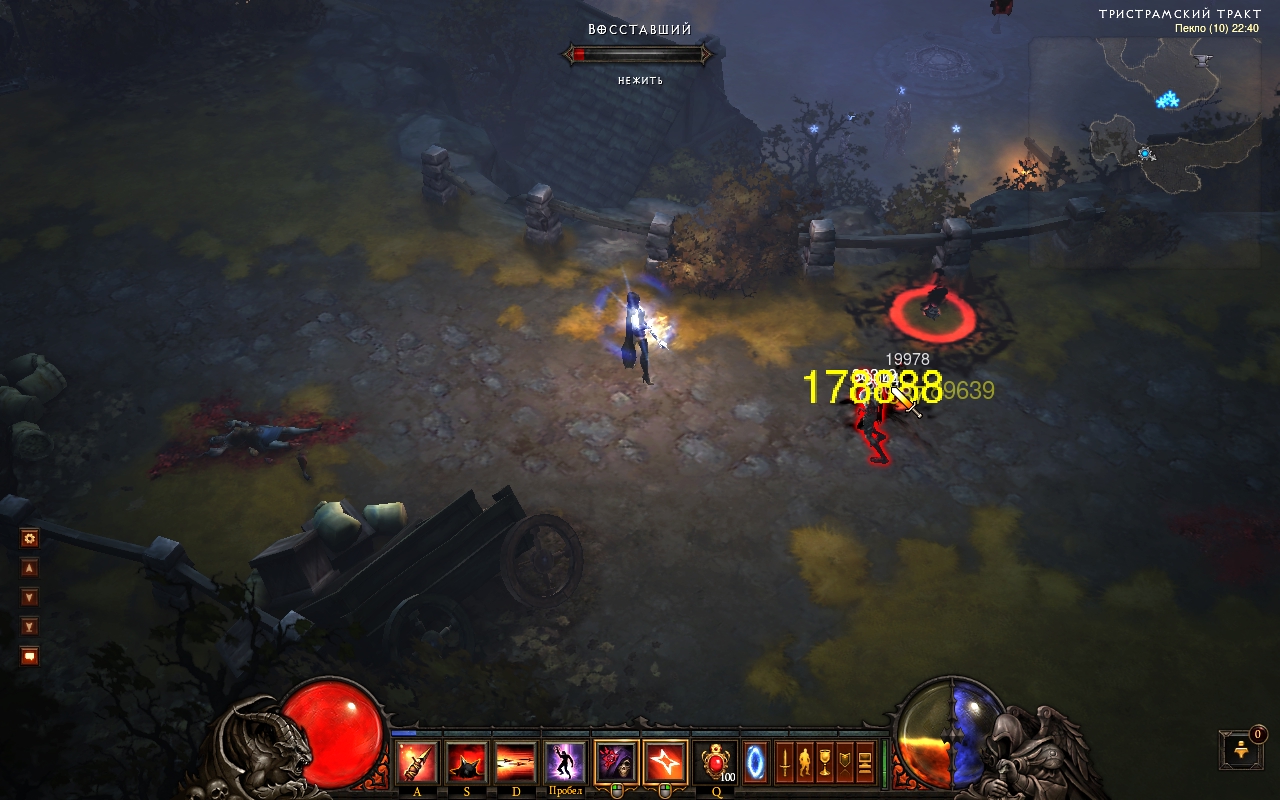Open the game menu computer button
The image size is (1280, 800).
865,763
